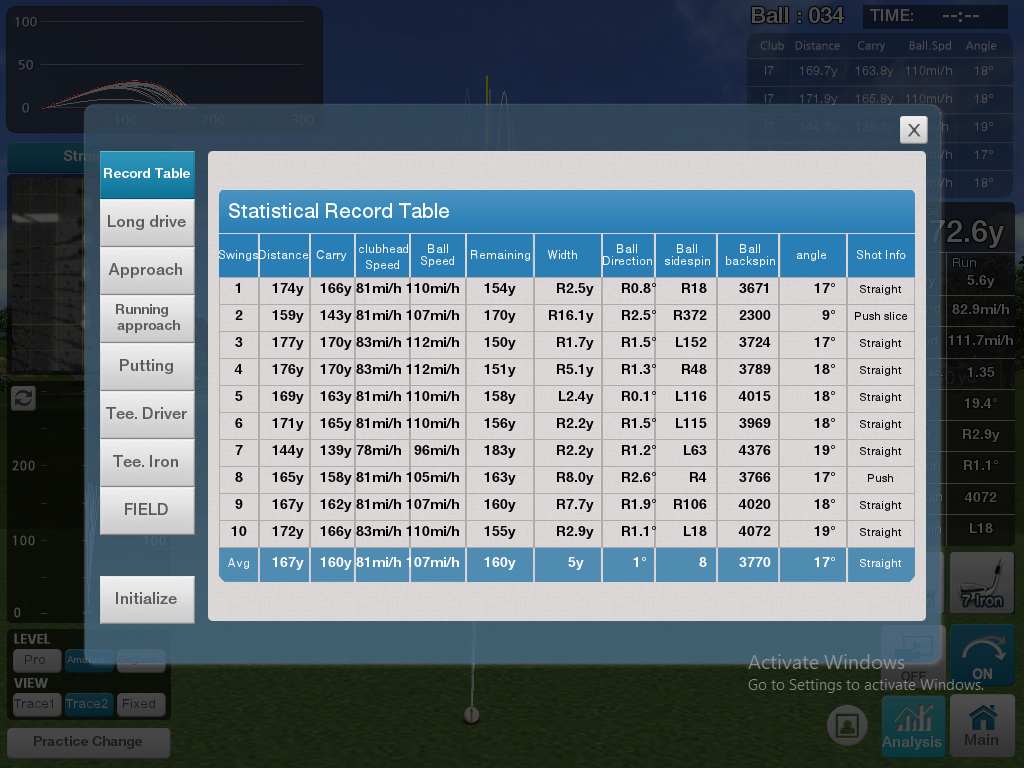Image resolution: width=1024 pixels, height=768 pixels.
Task: Open the 7 Iron club selector
Action: (x=981, y=584)
